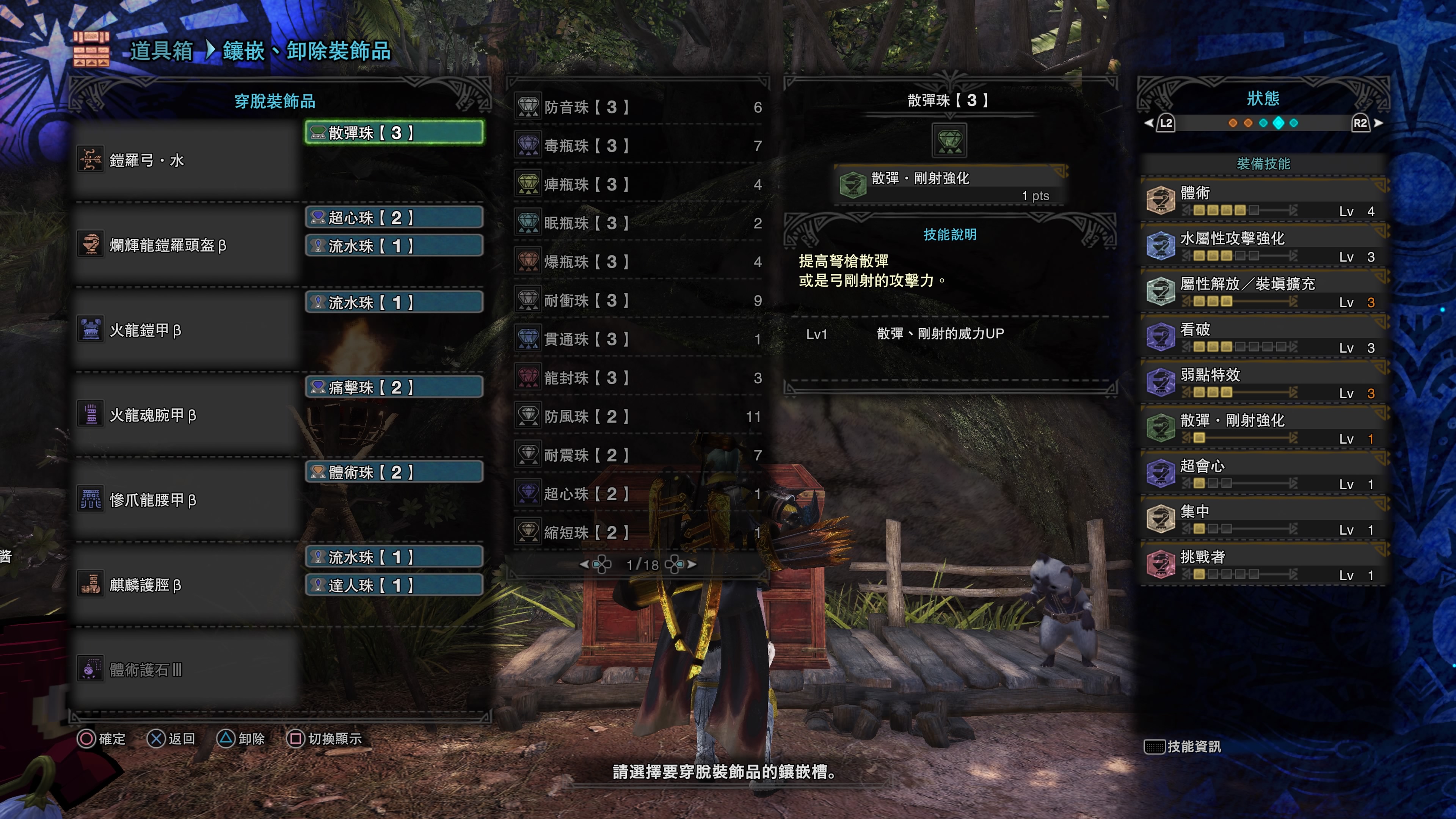
Task: Choose 防音珠【3】 from the decoration list
Action: pyautogui.click(x=639, y=107)
